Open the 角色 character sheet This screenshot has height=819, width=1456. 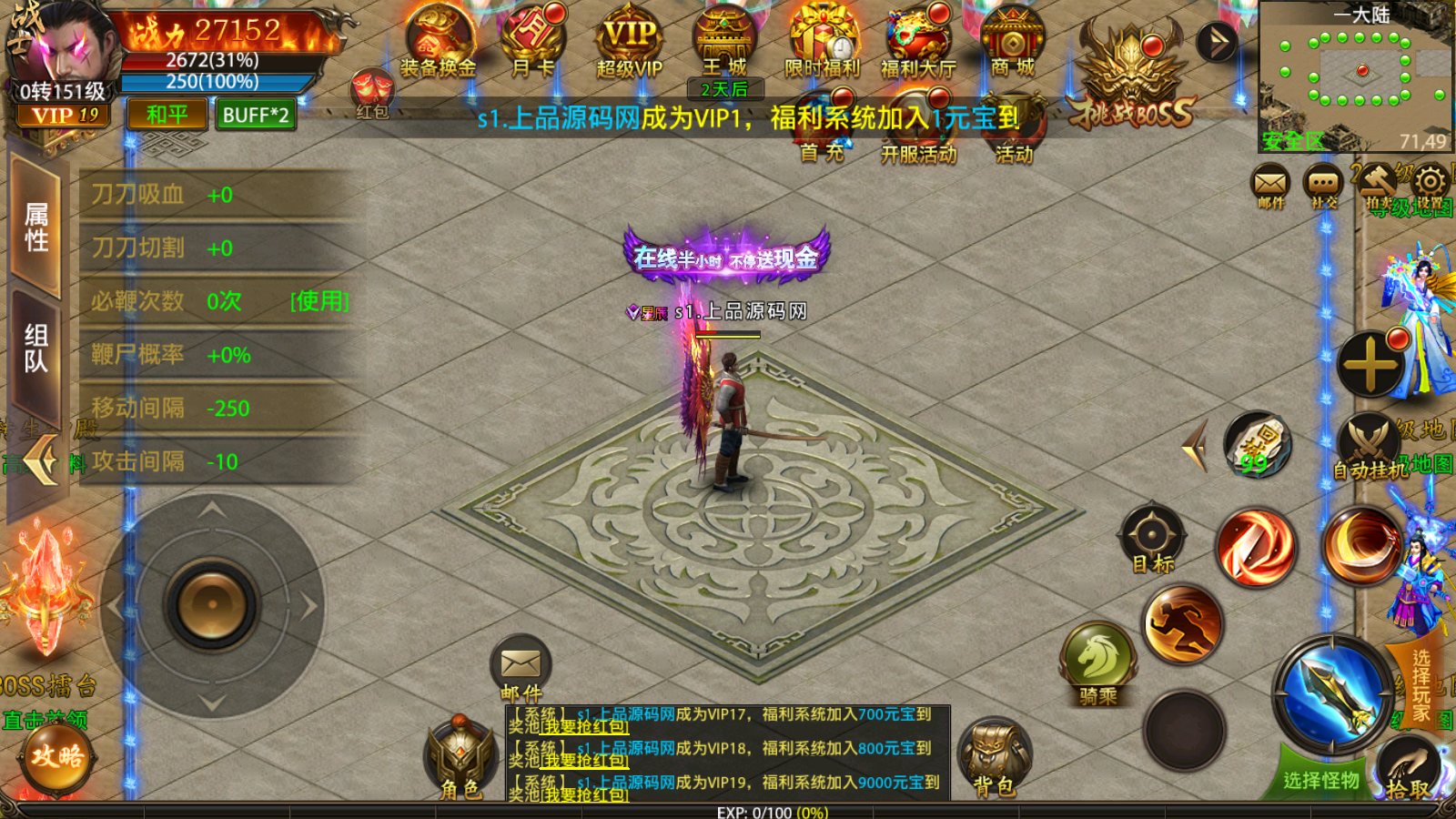point(460,755)
